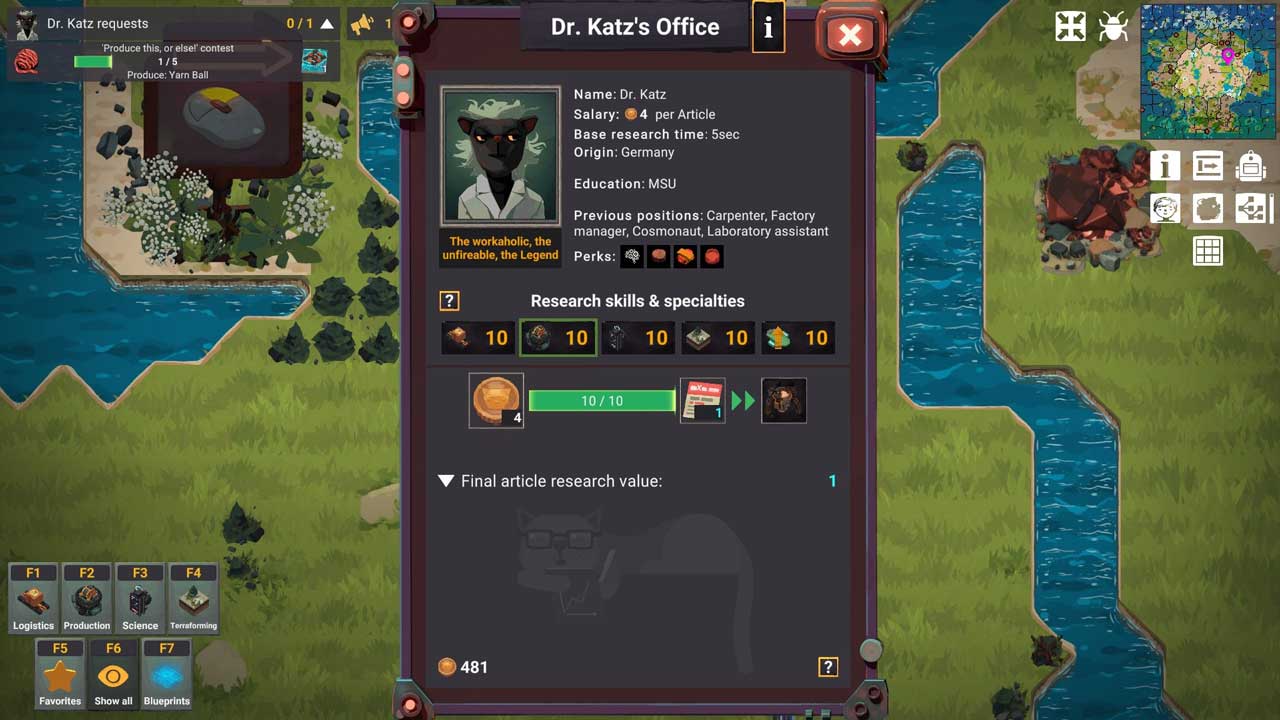Open the megaphone announcements icon
Screen dimensions: 1280x720
(x=361, y=23)
